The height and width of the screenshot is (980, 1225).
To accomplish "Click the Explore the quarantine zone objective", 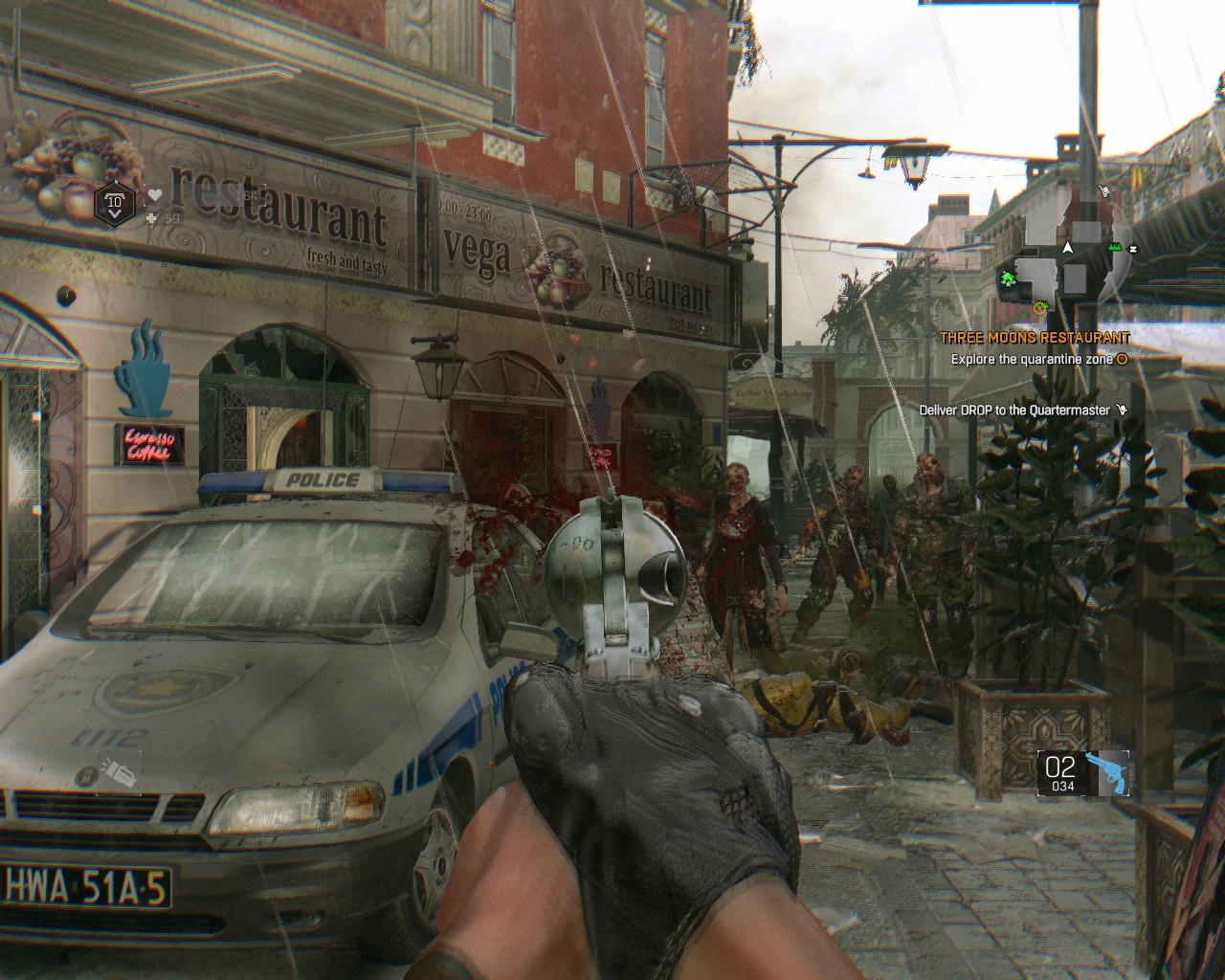I will pos(1032,360).
